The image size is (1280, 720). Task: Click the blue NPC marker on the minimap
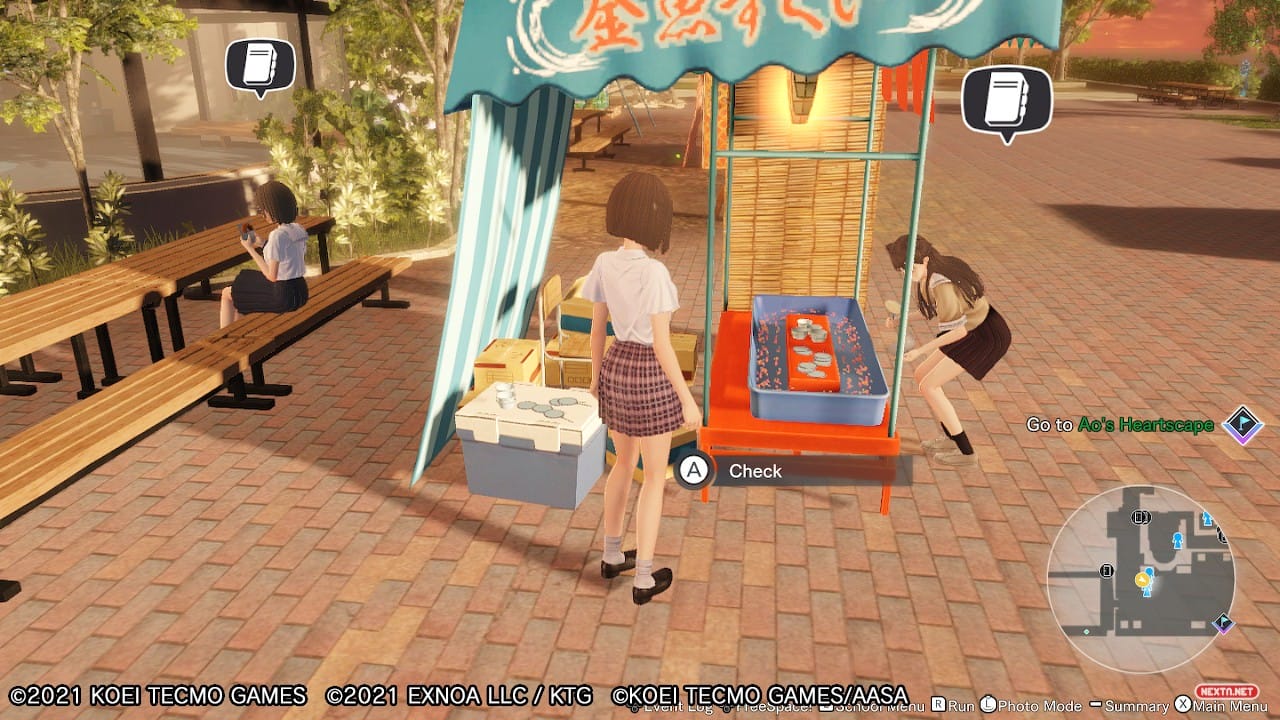click(1177, 540)
